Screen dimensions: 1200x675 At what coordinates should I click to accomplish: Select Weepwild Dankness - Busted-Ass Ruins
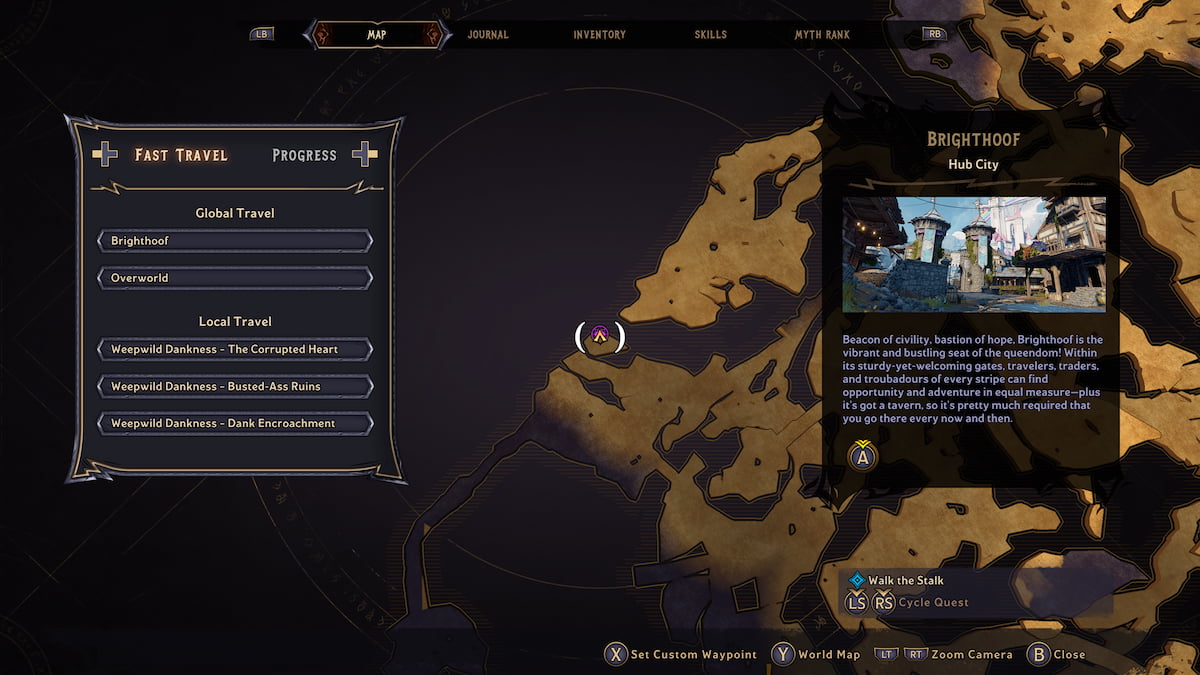click(x=235, y=387)
